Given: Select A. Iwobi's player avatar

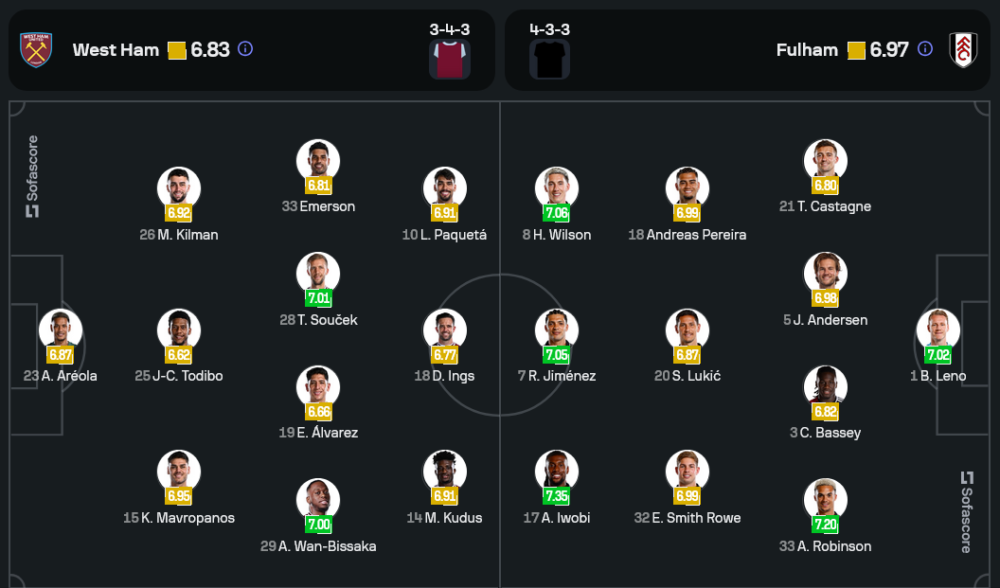Looking at the screenshot, I should (556, 473).
